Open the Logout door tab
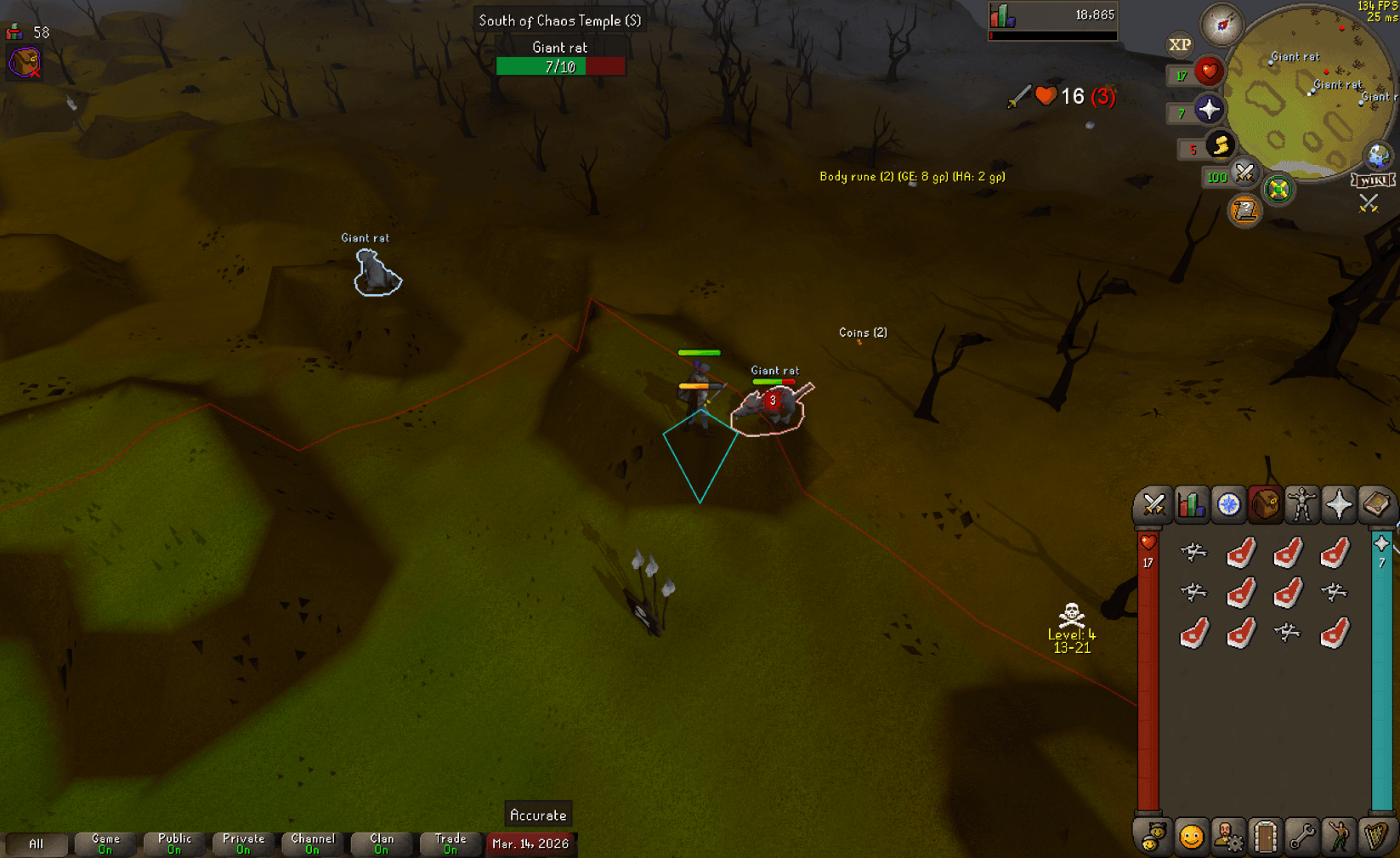 tap(1264, 837)
